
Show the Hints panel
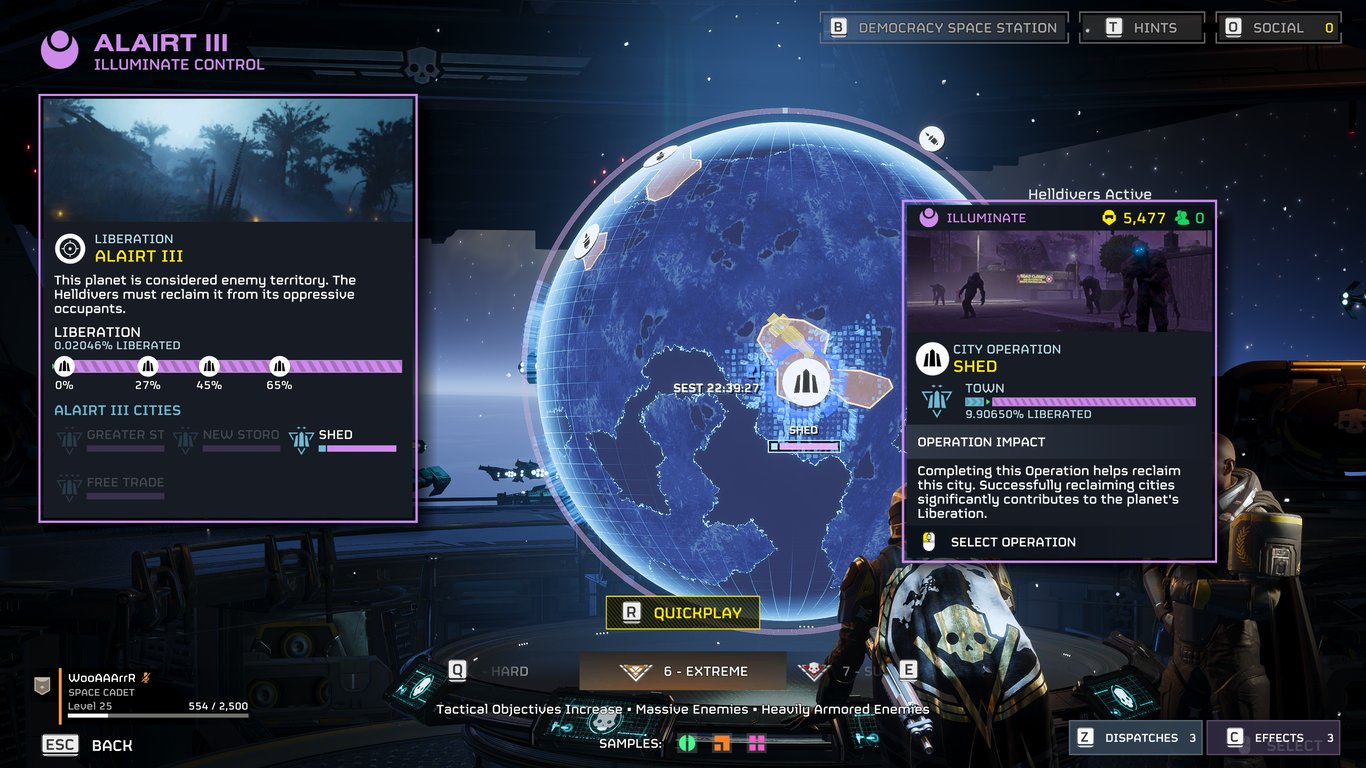tap(1142, 28)
